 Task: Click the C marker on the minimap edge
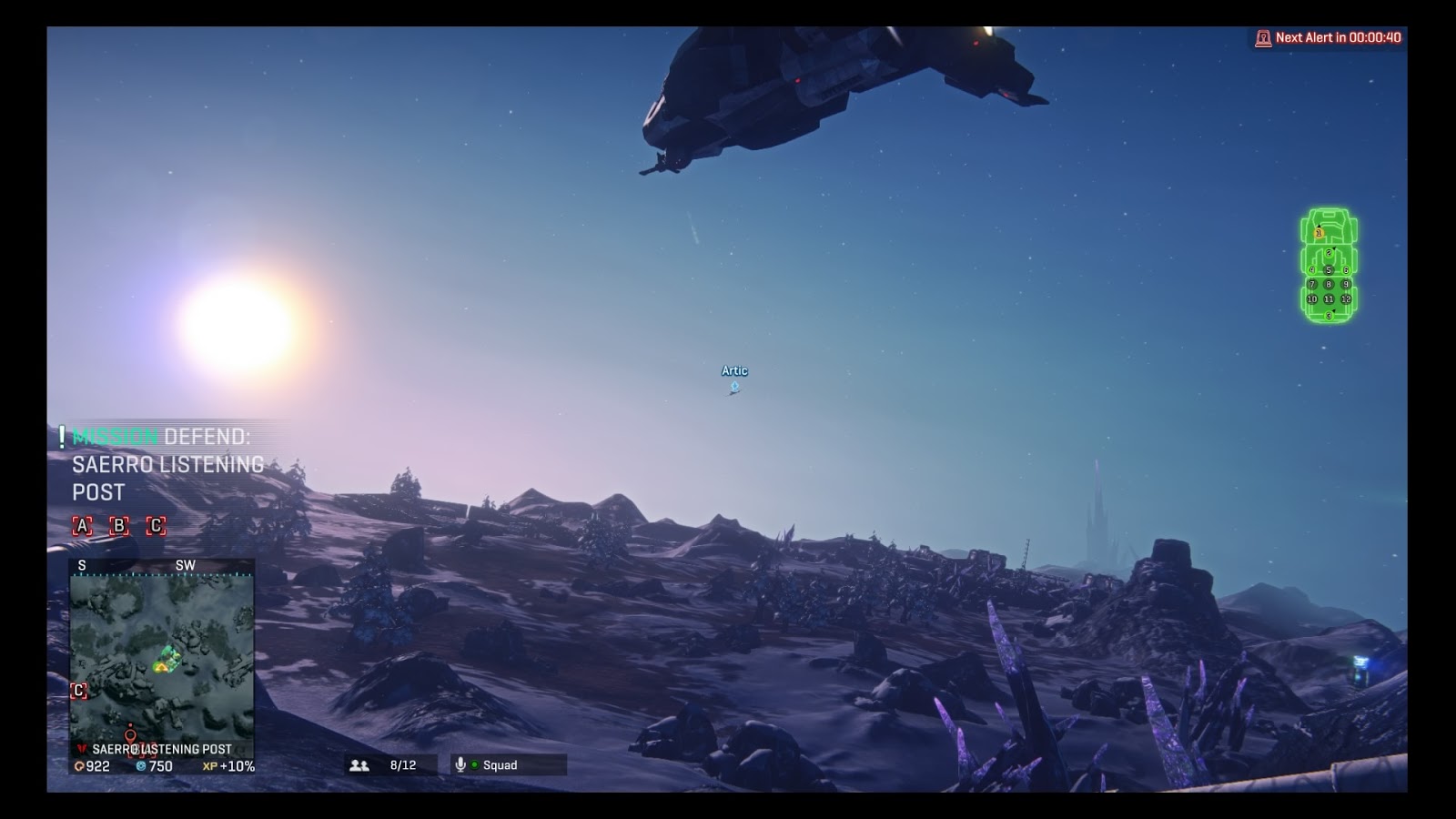79,691
